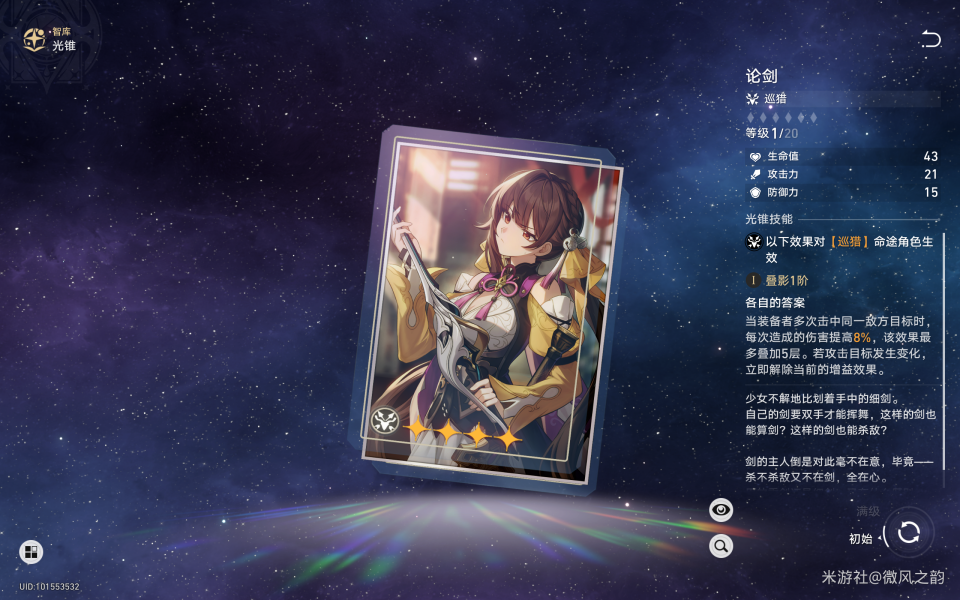This screenshot has height=600, width=960.
Task: Open the 智库 光锥 archive icon
Action: point(35,40)
